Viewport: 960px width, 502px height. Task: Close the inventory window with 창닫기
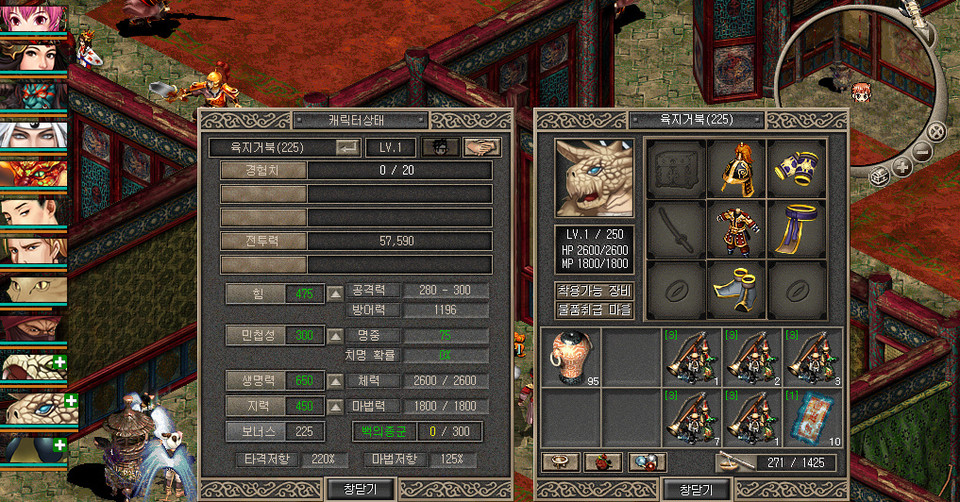coord(695,489)
